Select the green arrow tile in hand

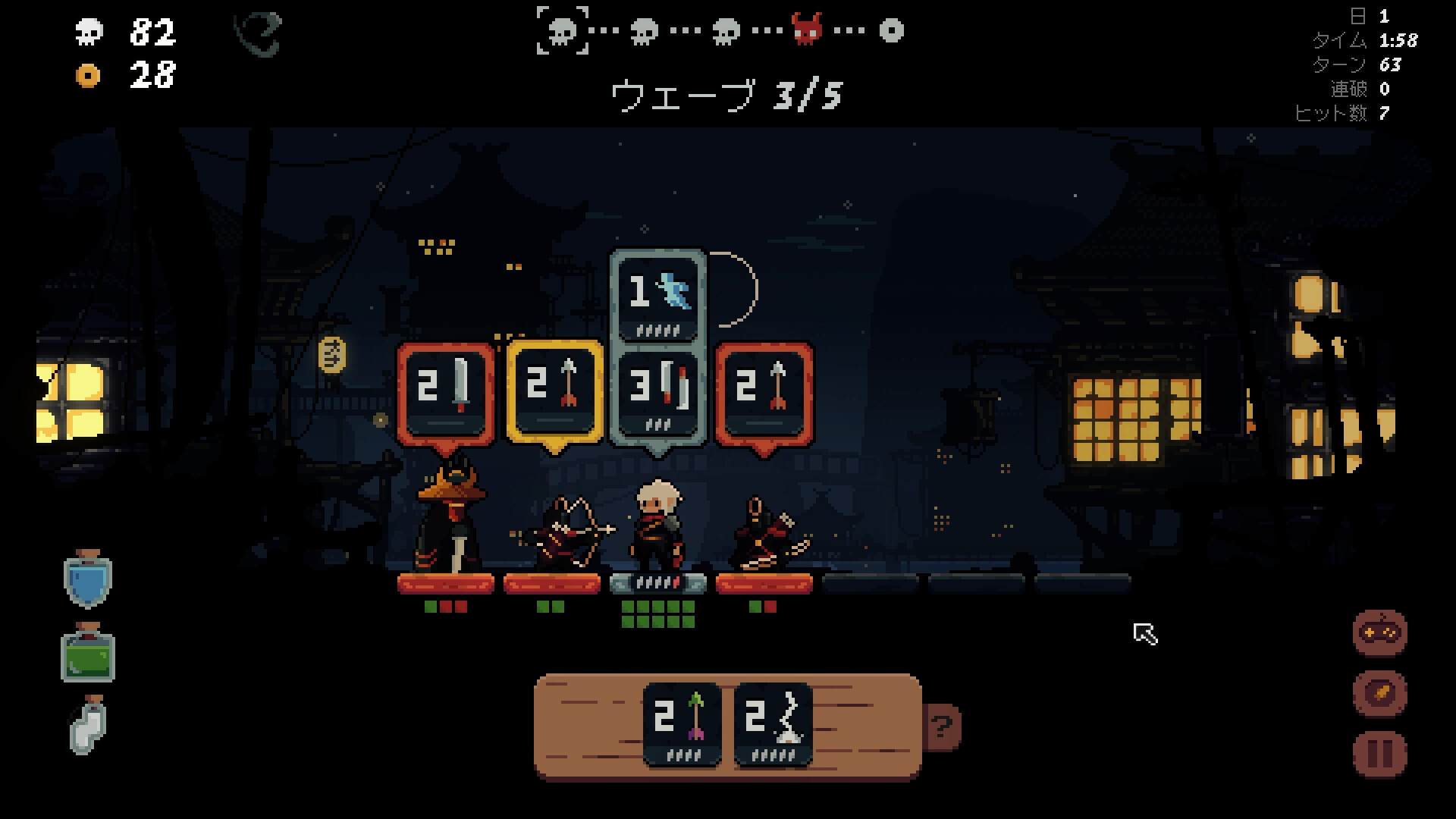point(682,724)
